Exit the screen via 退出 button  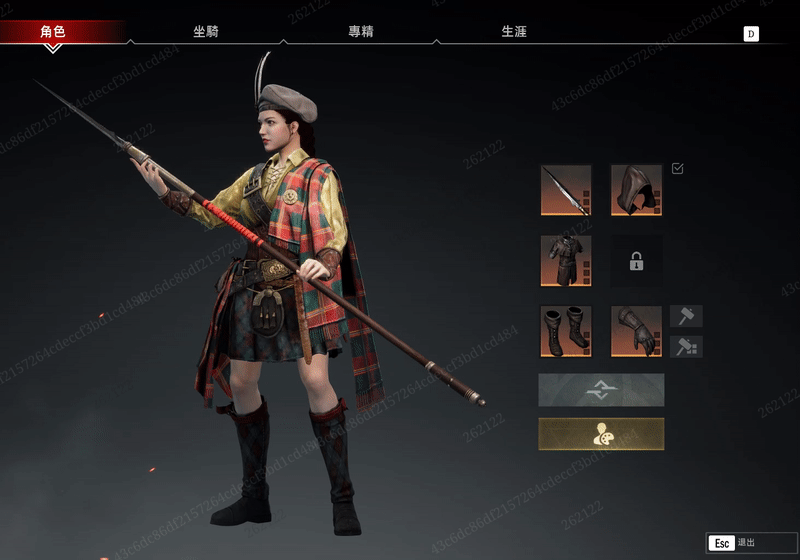[x=736, y=543]
